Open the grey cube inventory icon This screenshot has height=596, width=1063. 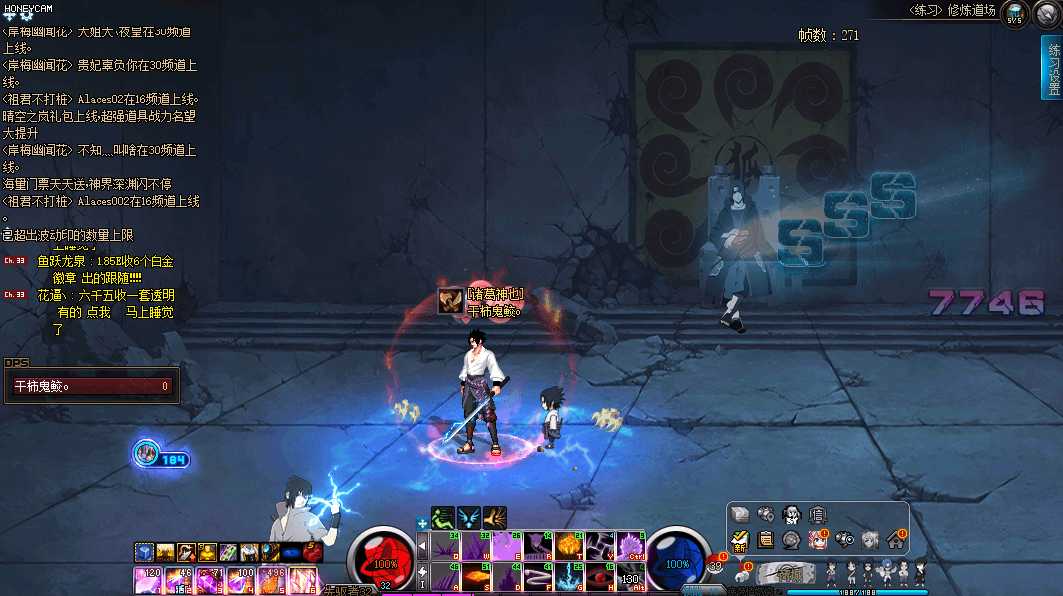pyautogui.click(x=740, y=514)
